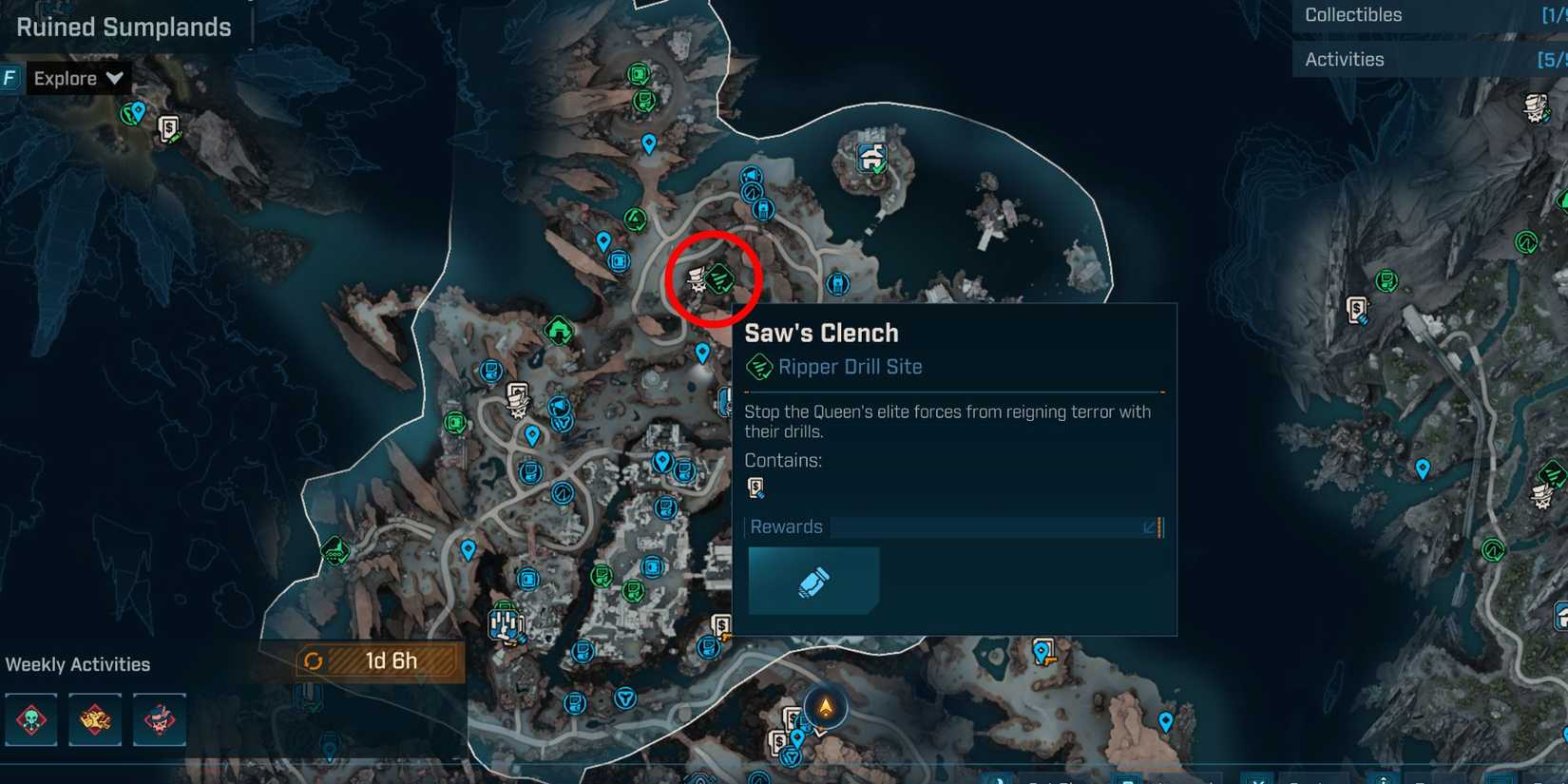This screenshot has width=1568, height=784.
Task: Click the cash reward icon in the Rewards panel
Action: [x=813, y=581]
